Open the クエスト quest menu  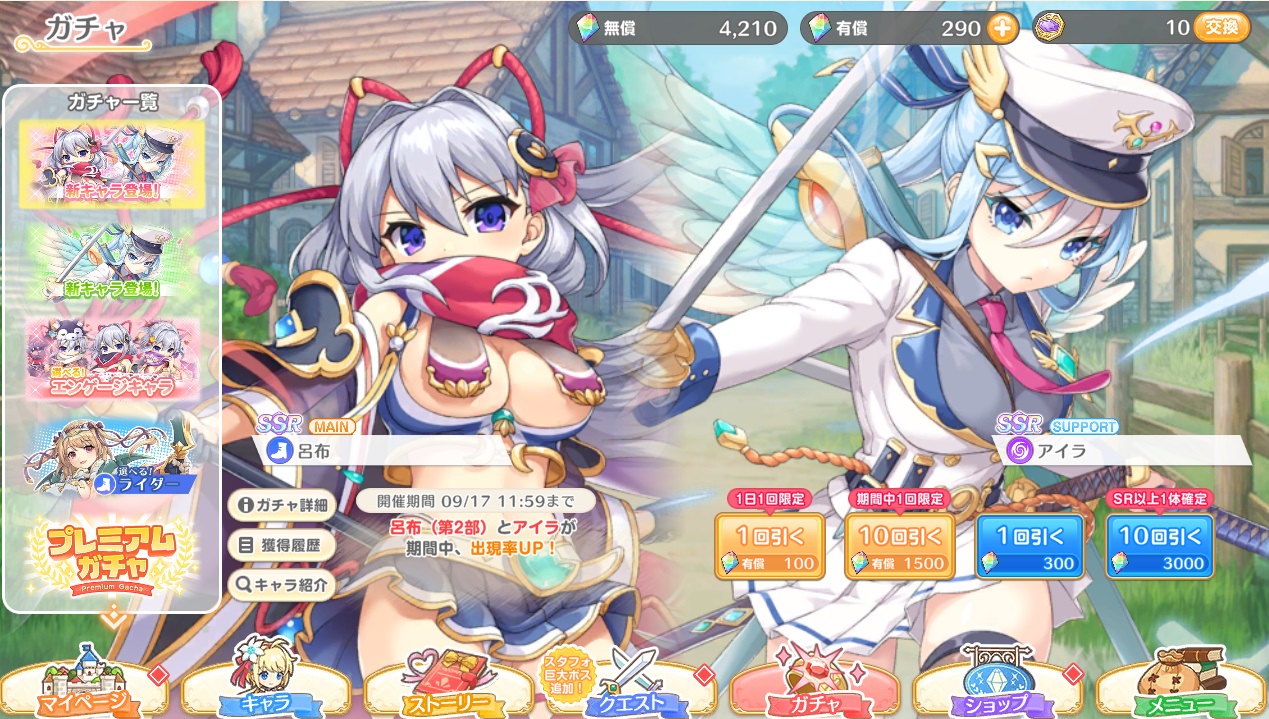point(632,690)
